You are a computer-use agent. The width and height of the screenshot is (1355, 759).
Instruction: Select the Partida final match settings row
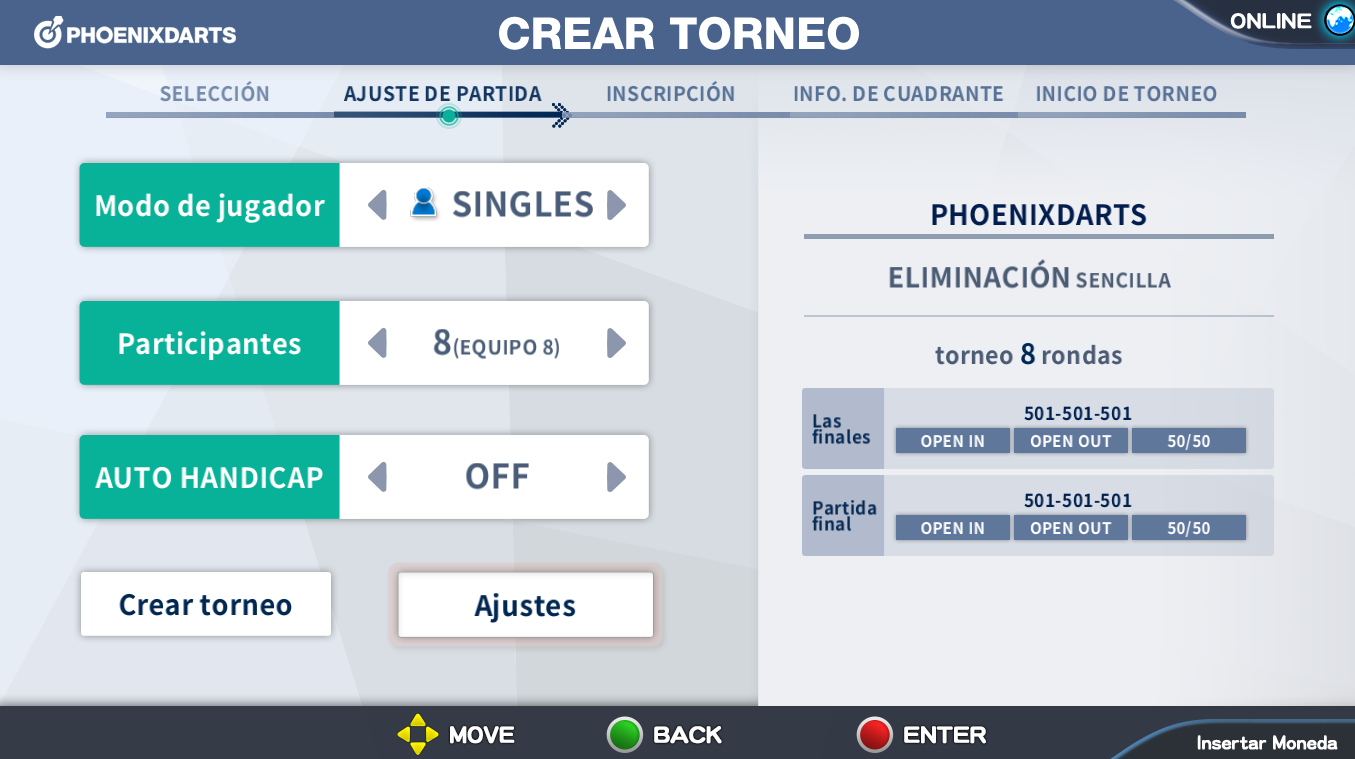click(1037, 516)
